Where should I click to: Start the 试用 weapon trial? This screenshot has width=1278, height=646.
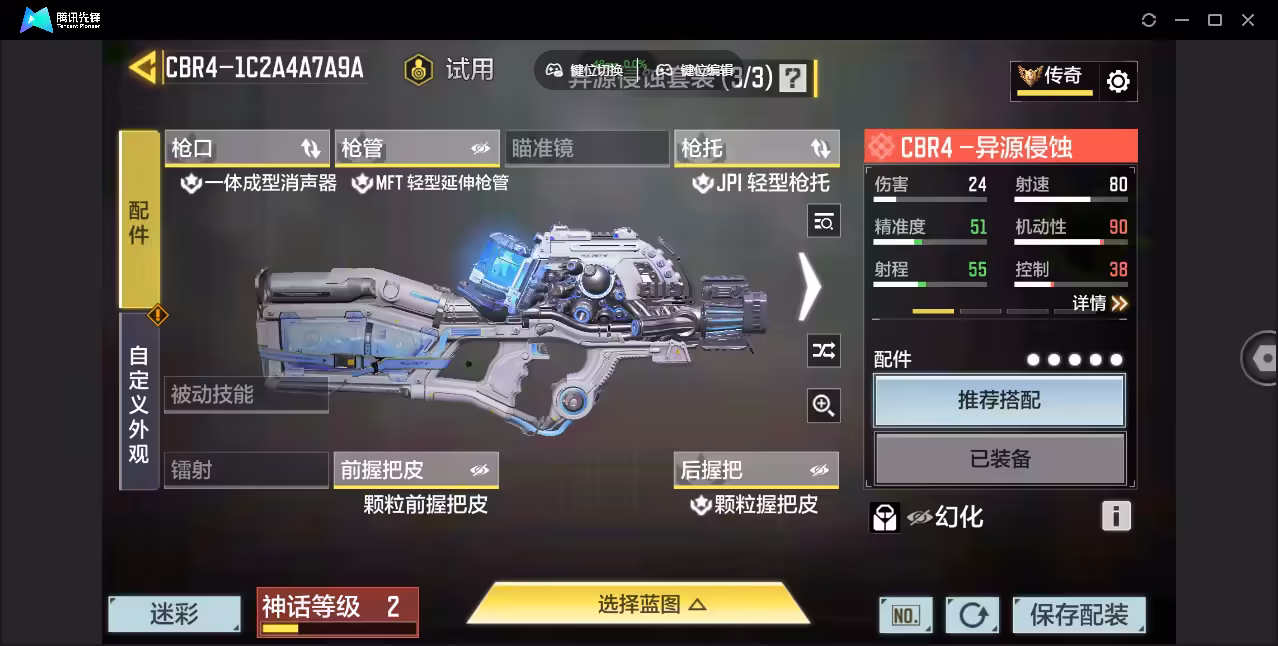(450, 69)
